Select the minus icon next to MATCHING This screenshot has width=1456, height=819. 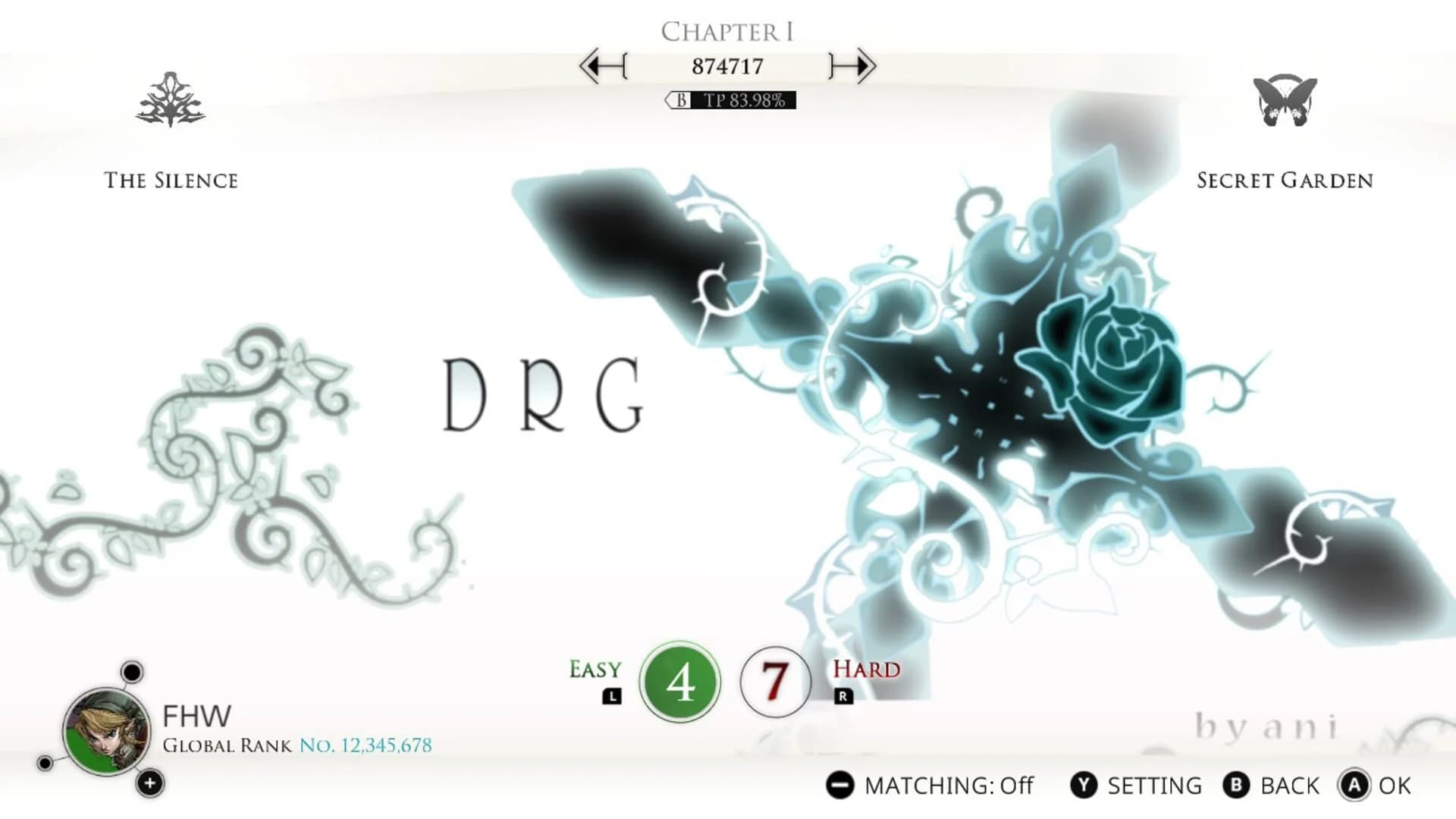pyautogui.click(x=842, y=785)
